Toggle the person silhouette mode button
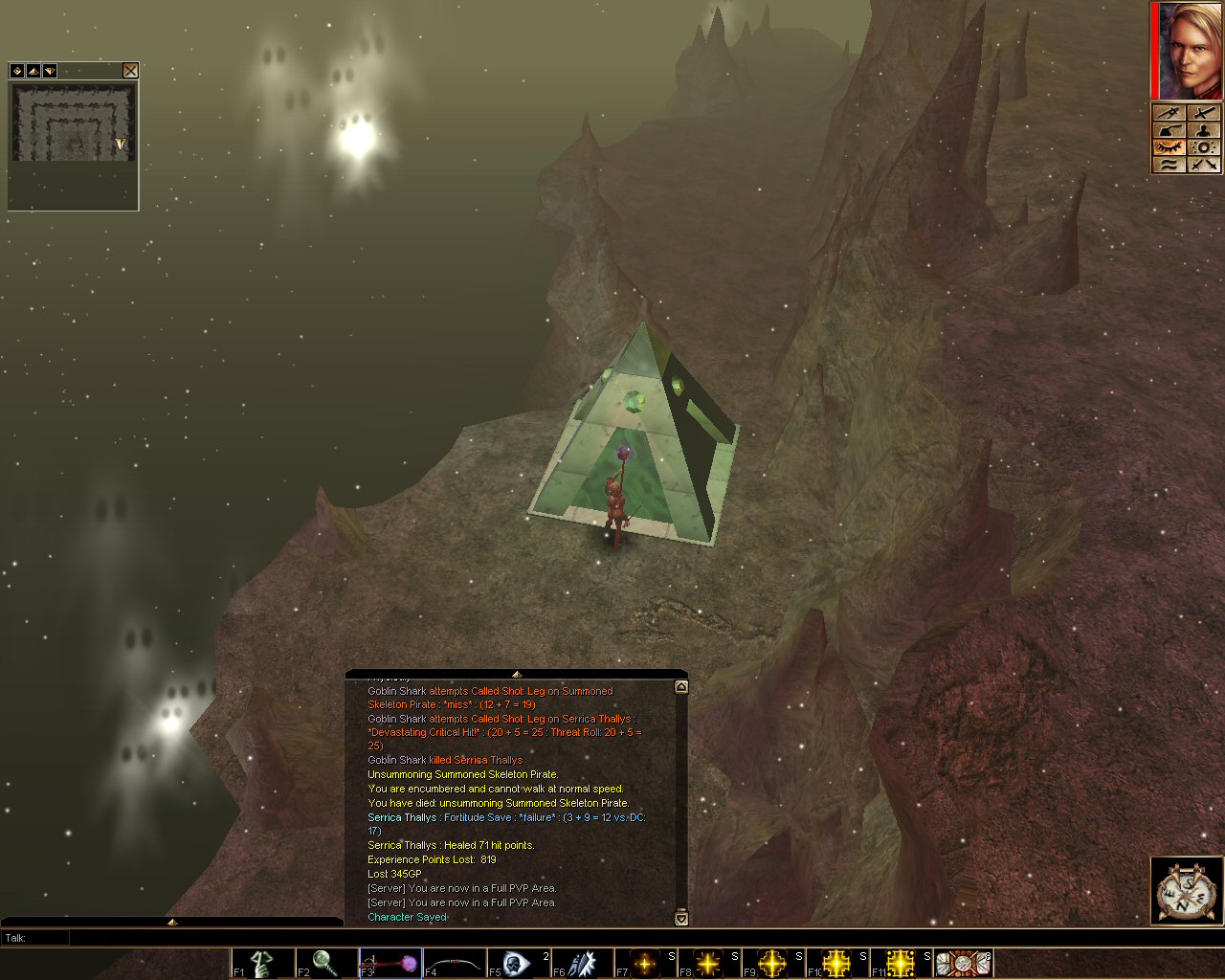 click(1204, 130)
